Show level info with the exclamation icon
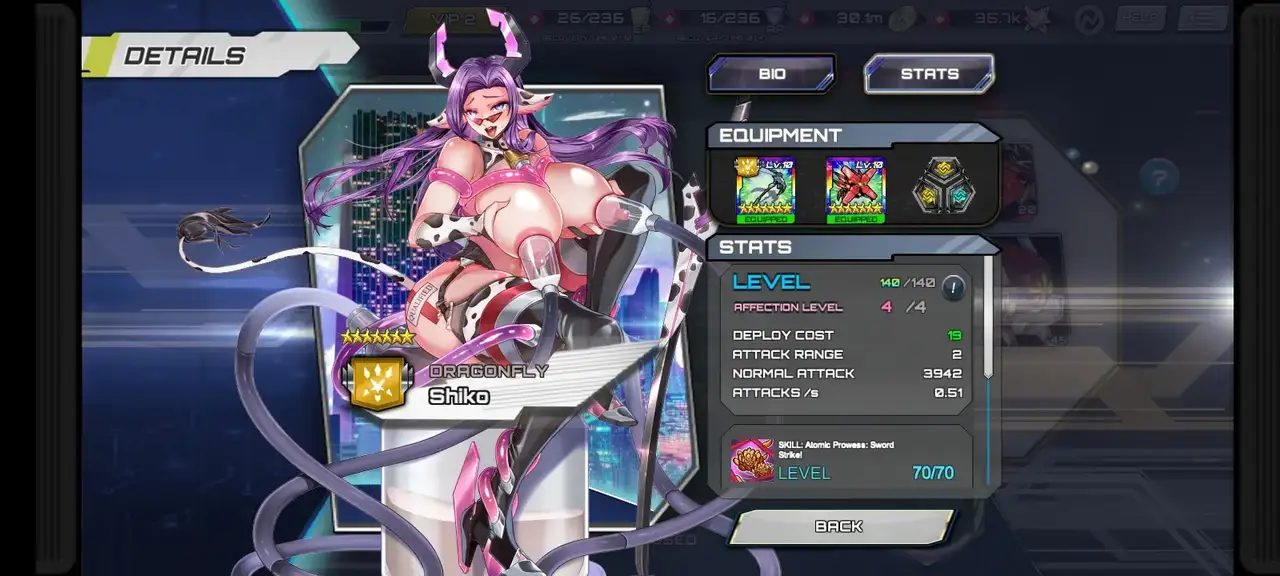This screenshot has width=1280, height=576. (953, 288)
